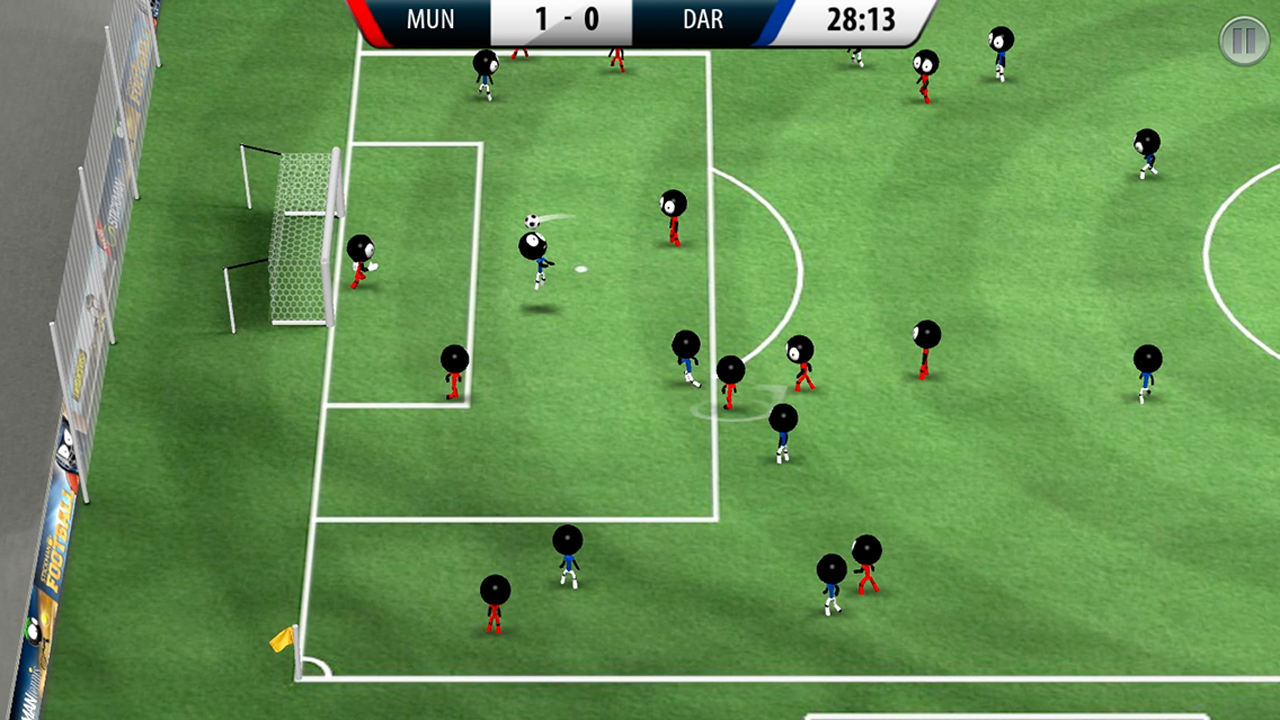
Task: Click the MUN team name on the scoreboard
Action: point(430,19)
